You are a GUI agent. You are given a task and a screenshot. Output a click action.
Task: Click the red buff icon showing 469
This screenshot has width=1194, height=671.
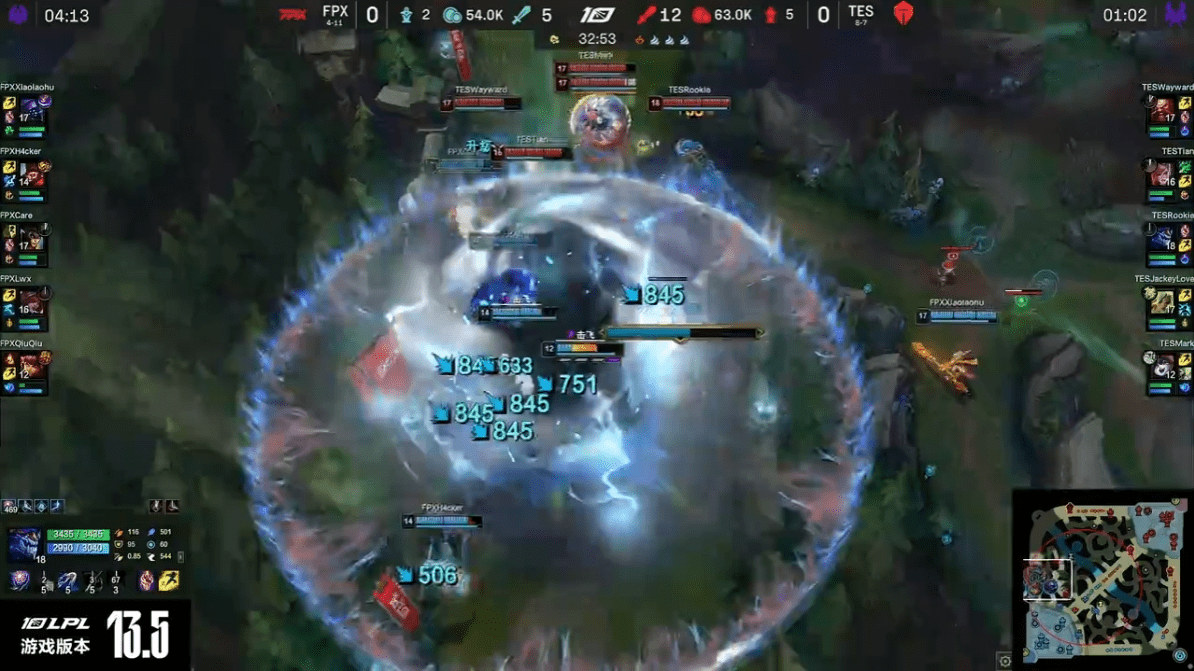9,507
